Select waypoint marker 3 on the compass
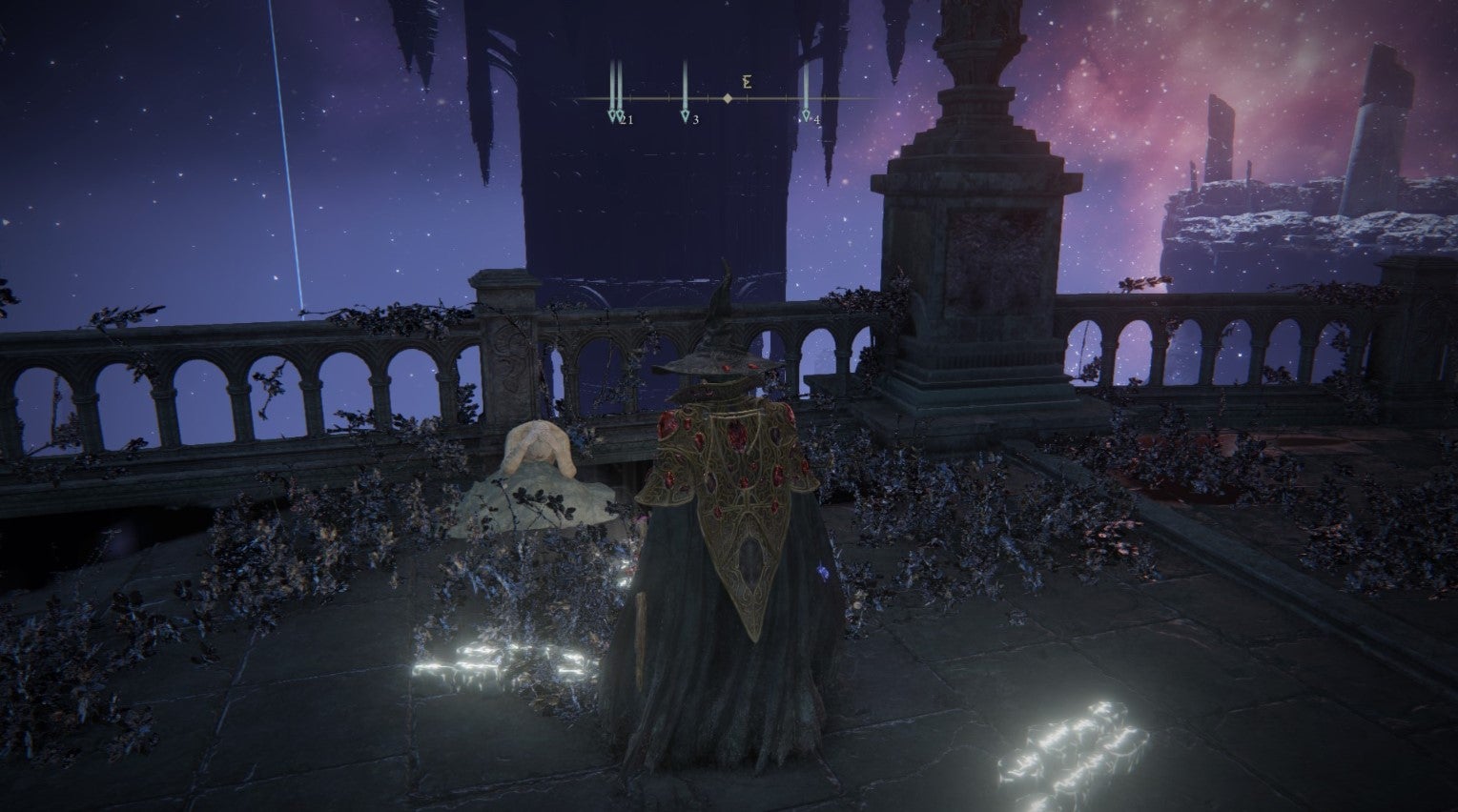 pyautogui.click(x=685, y=114)
